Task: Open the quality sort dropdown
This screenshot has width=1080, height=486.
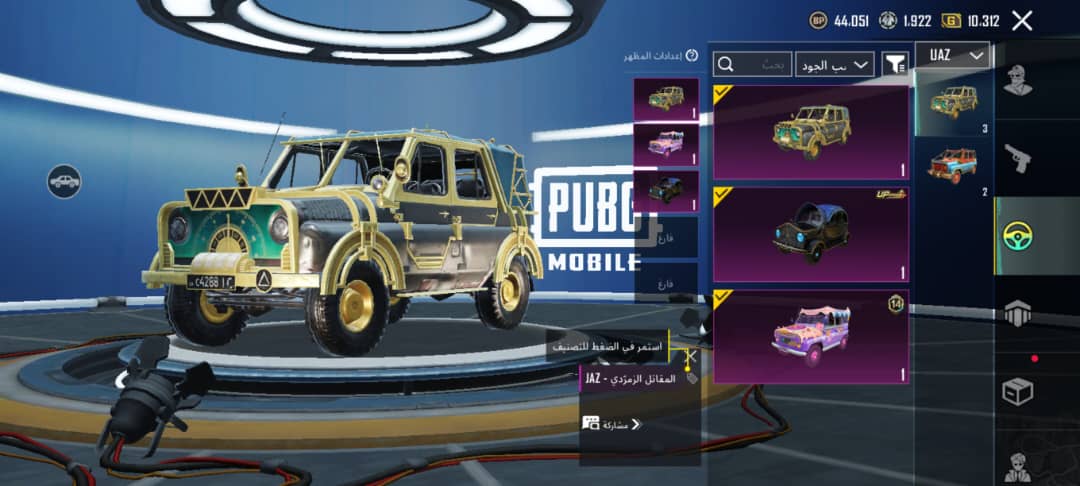Action: [x=835, y=64]
